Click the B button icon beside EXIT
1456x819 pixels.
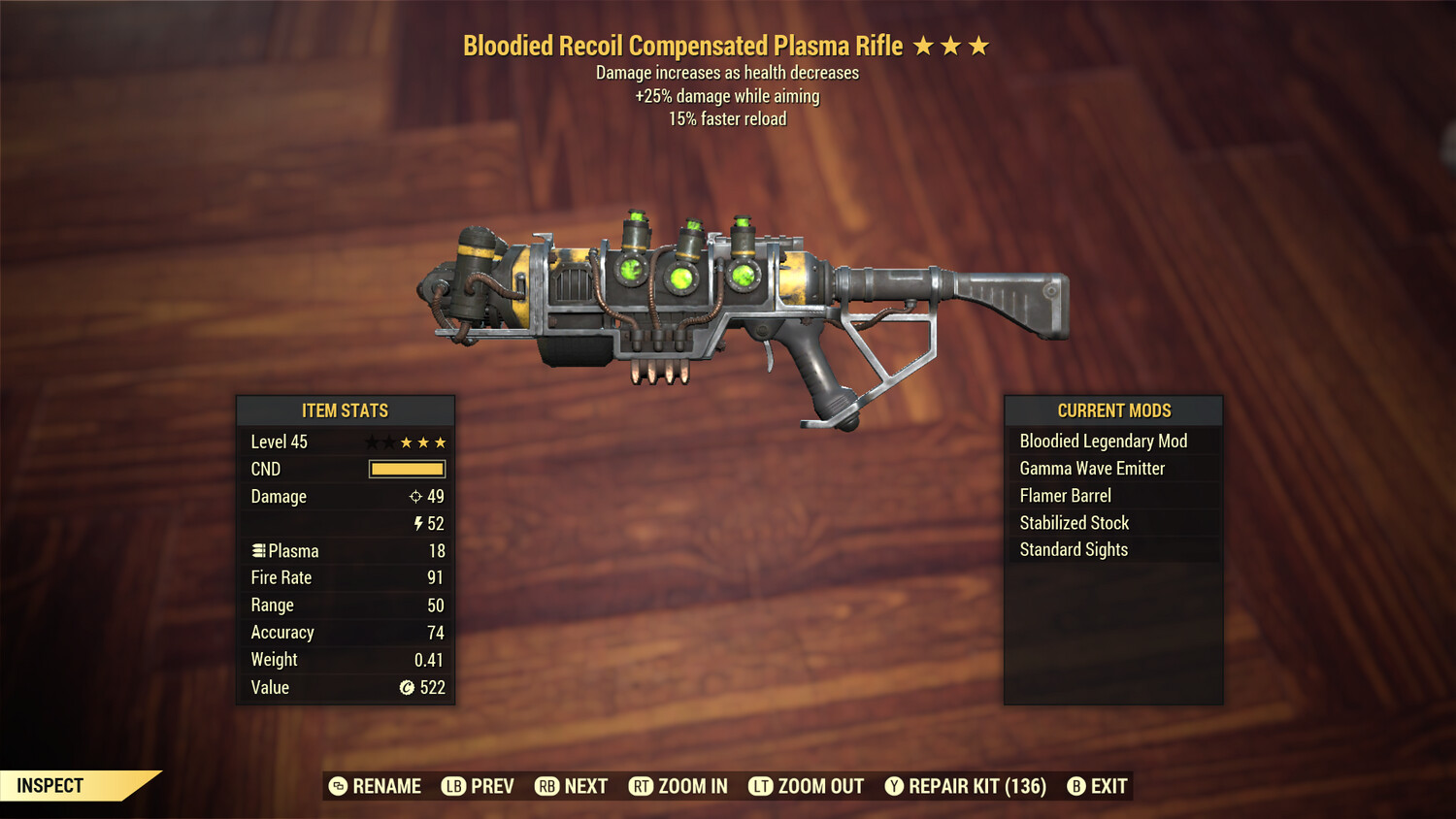click(x=1075, y=786)
